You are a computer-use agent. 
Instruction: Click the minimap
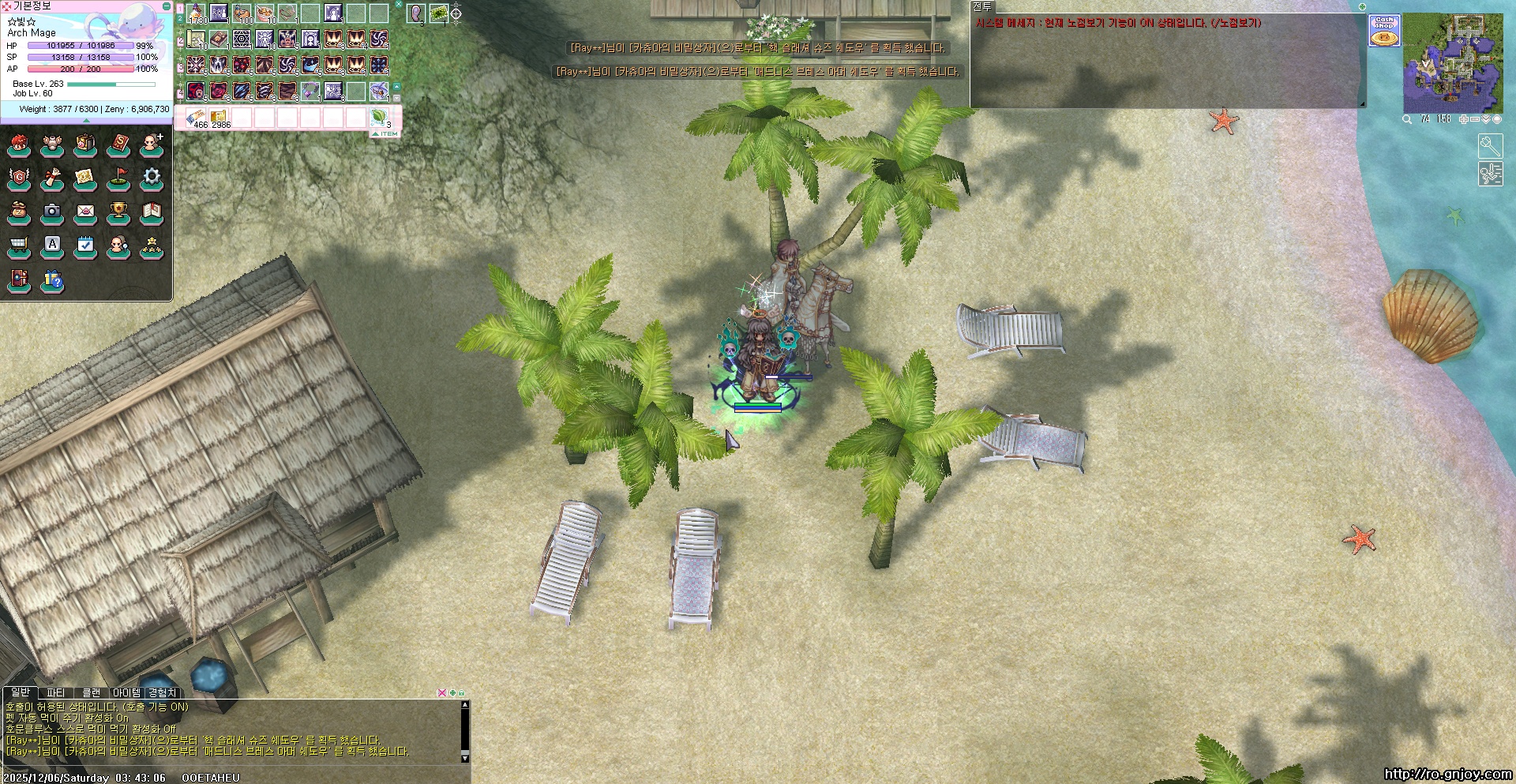point(1452,62)
